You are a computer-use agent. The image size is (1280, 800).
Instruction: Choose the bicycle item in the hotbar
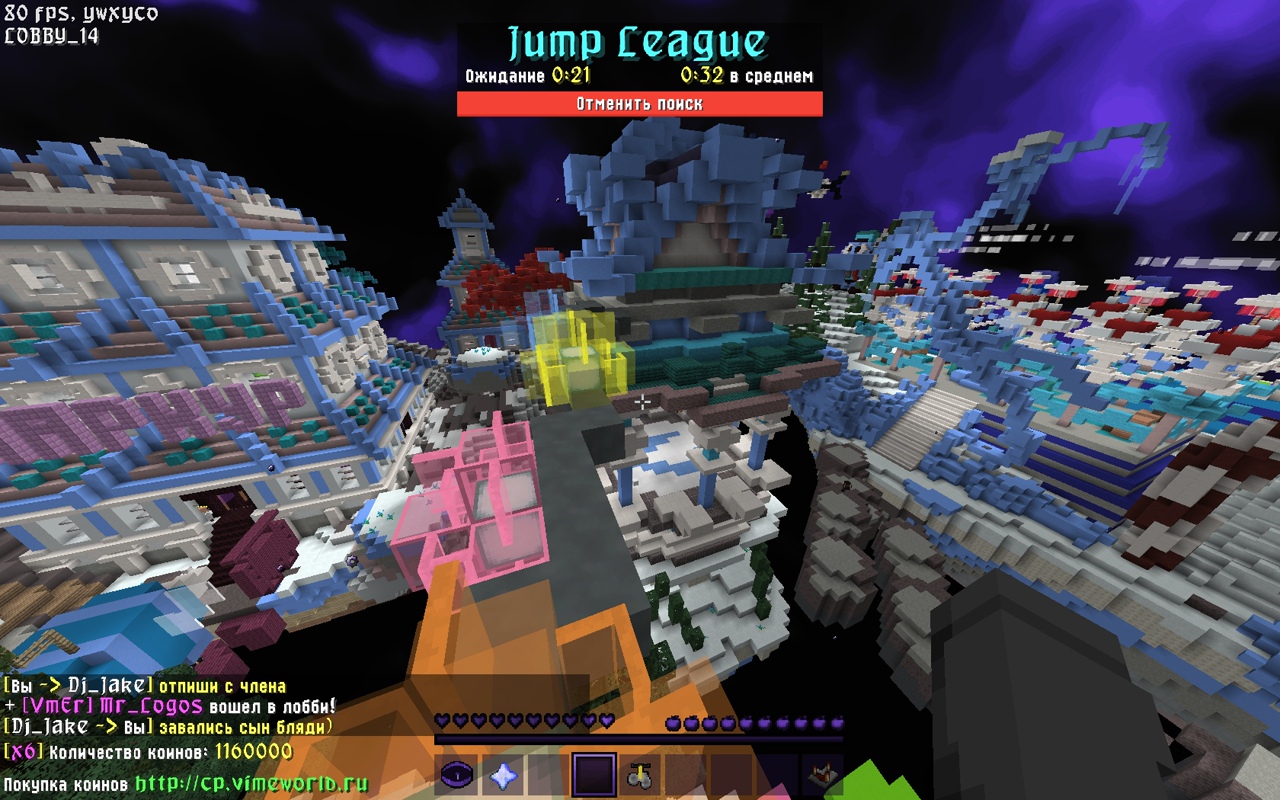(640, 776)
